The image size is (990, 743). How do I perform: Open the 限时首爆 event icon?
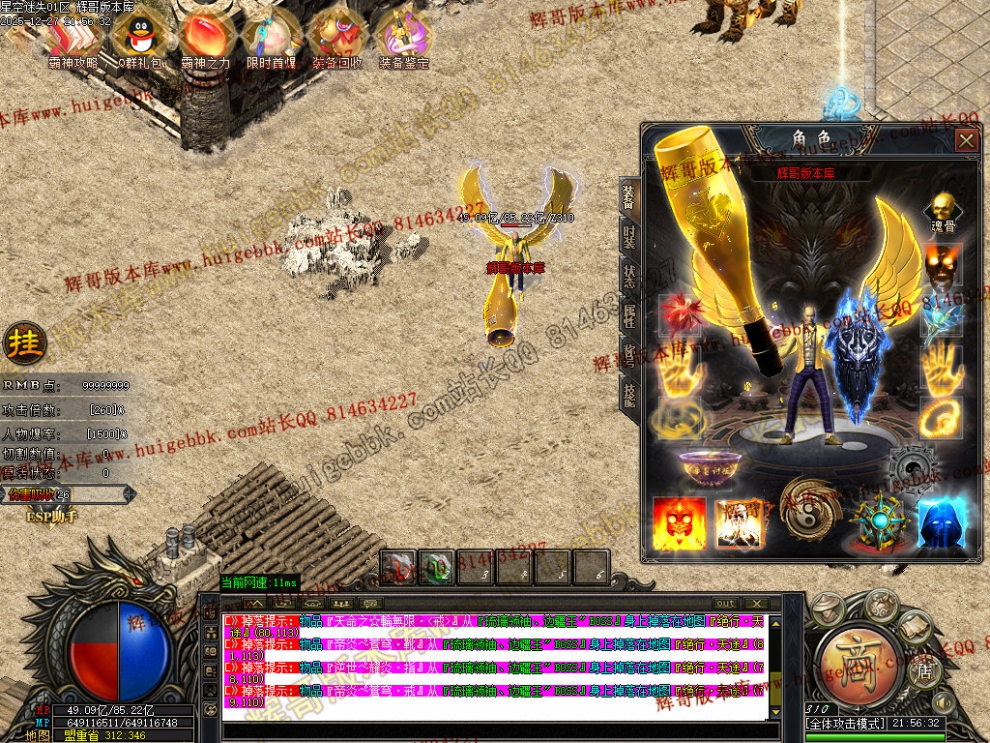[271, 37]
